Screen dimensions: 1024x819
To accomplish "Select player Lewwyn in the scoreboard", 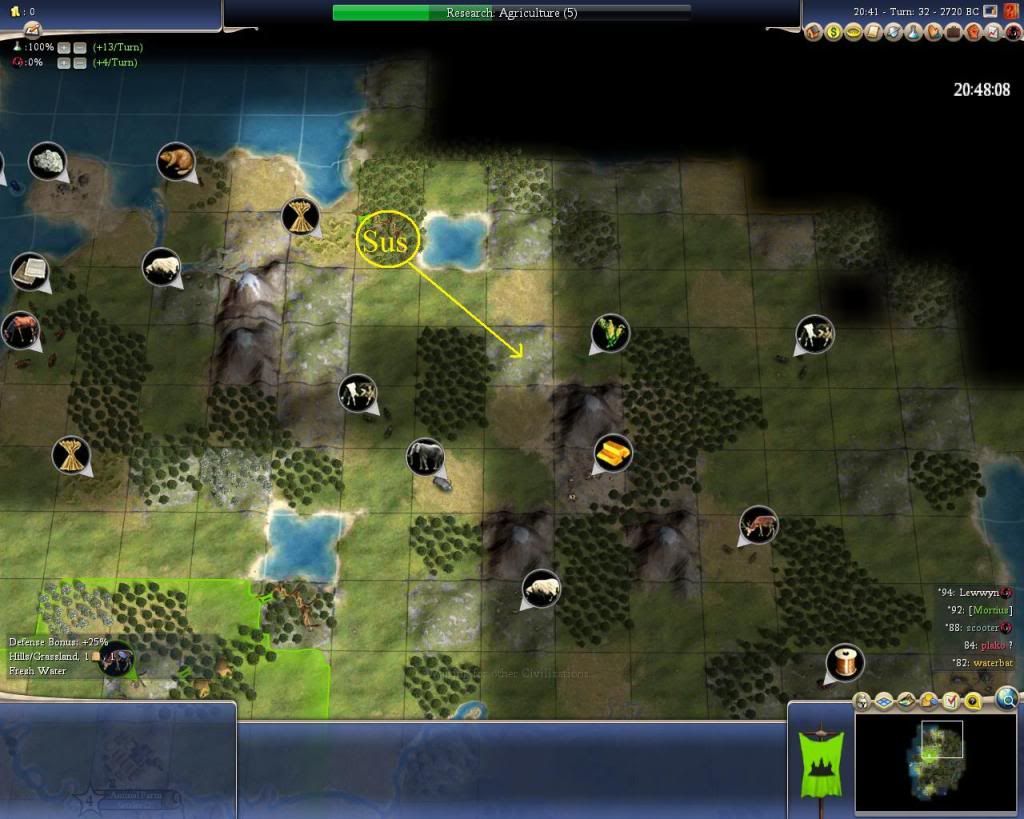I will [x=978, y=592].
